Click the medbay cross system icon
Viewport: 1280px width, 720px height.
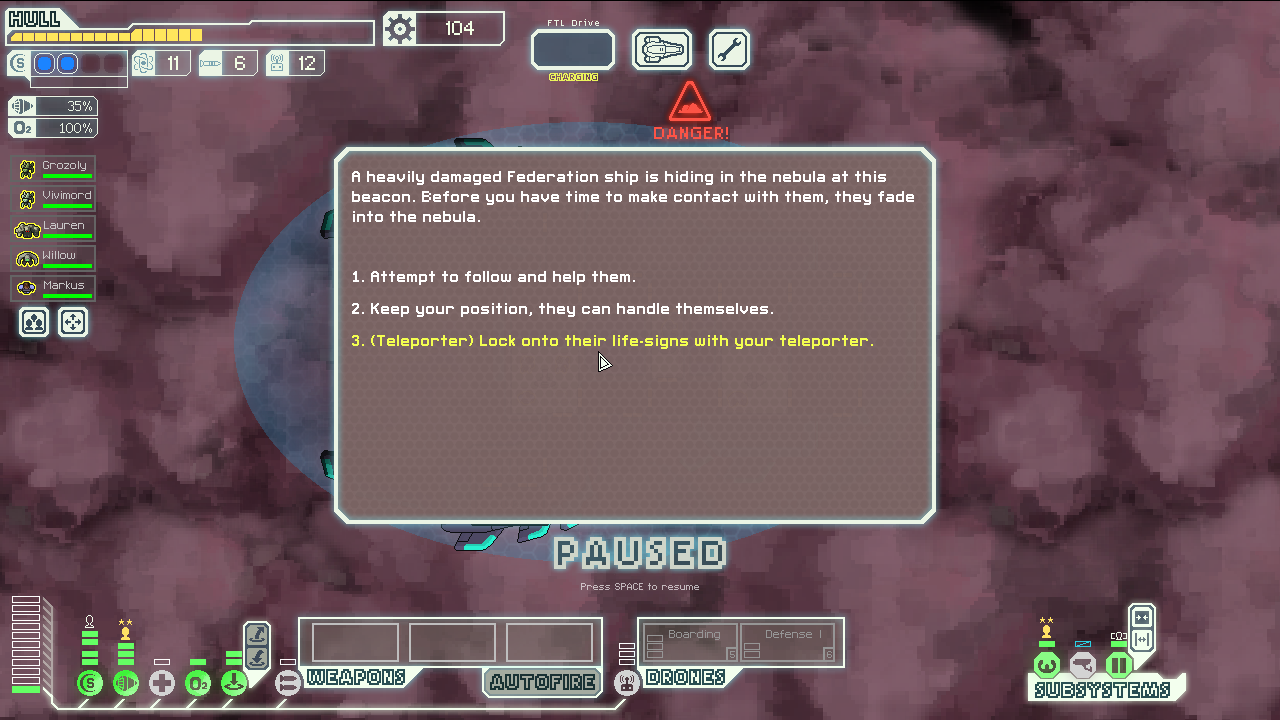point(162,684)
